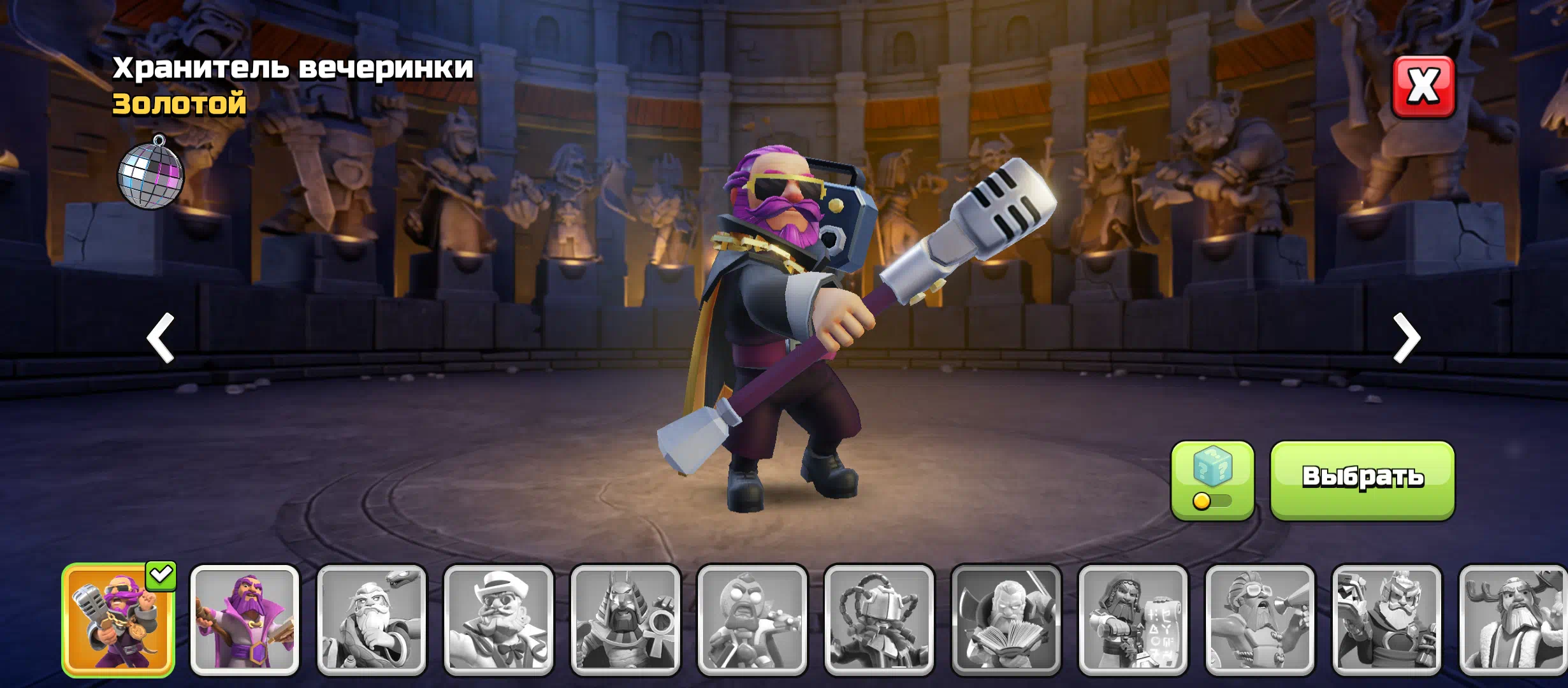This screenshot has width=1568, height=688.
Task: Pick the crowned Warden skin in armor
Action: (1386, 620)
